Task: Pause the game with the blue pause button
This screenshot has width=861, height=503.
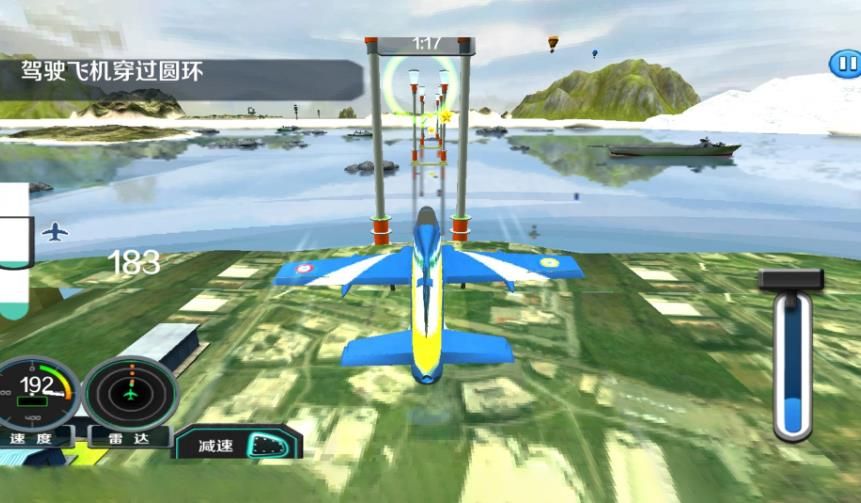Action: (844, 64)
